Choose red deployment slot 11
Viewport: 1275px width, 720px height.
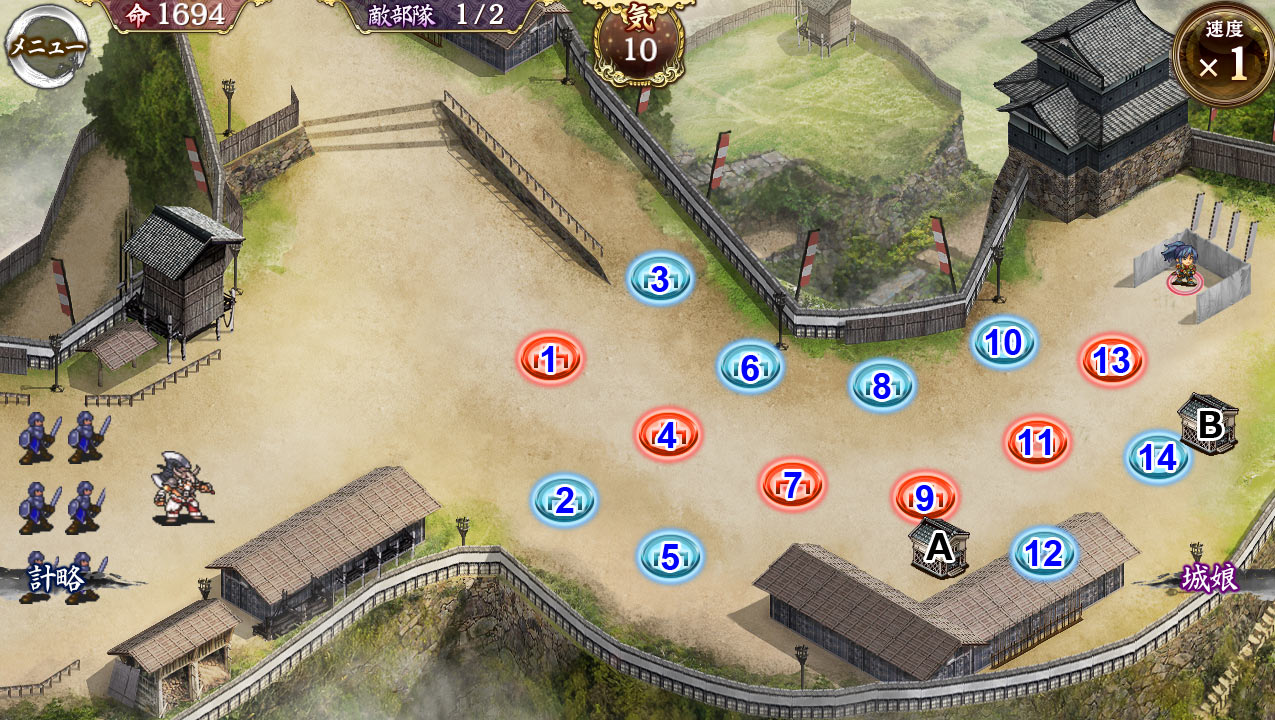coord(1037,441)
